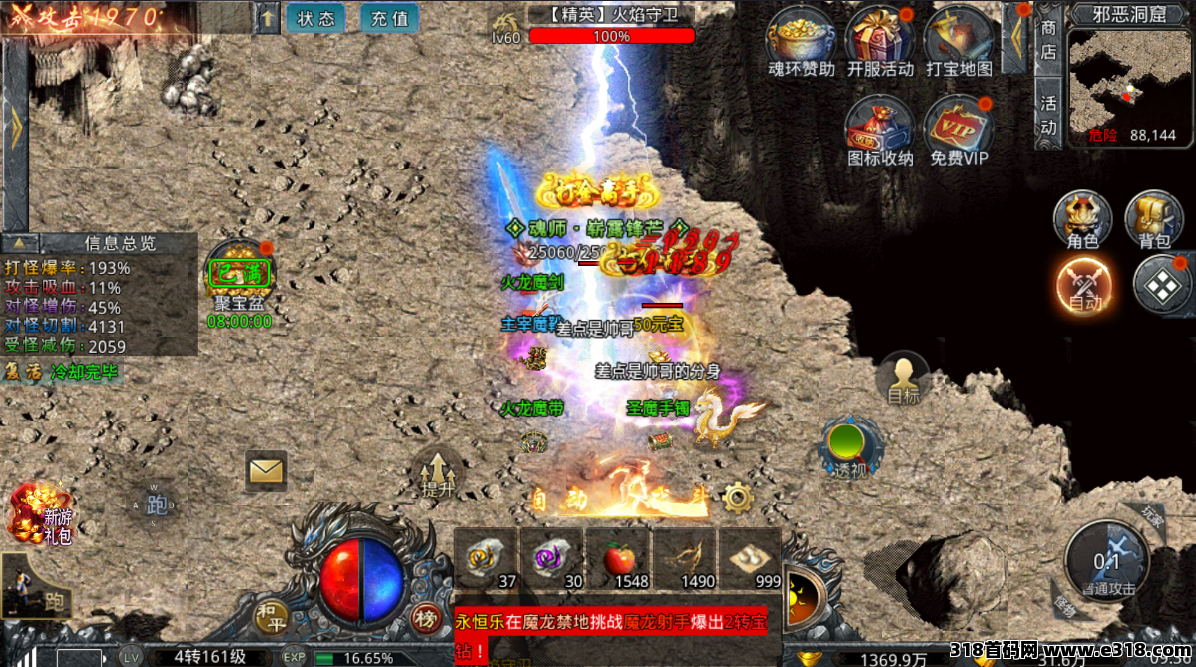
Task: Open the 活动 activities tab
Action: (1048, 115)
